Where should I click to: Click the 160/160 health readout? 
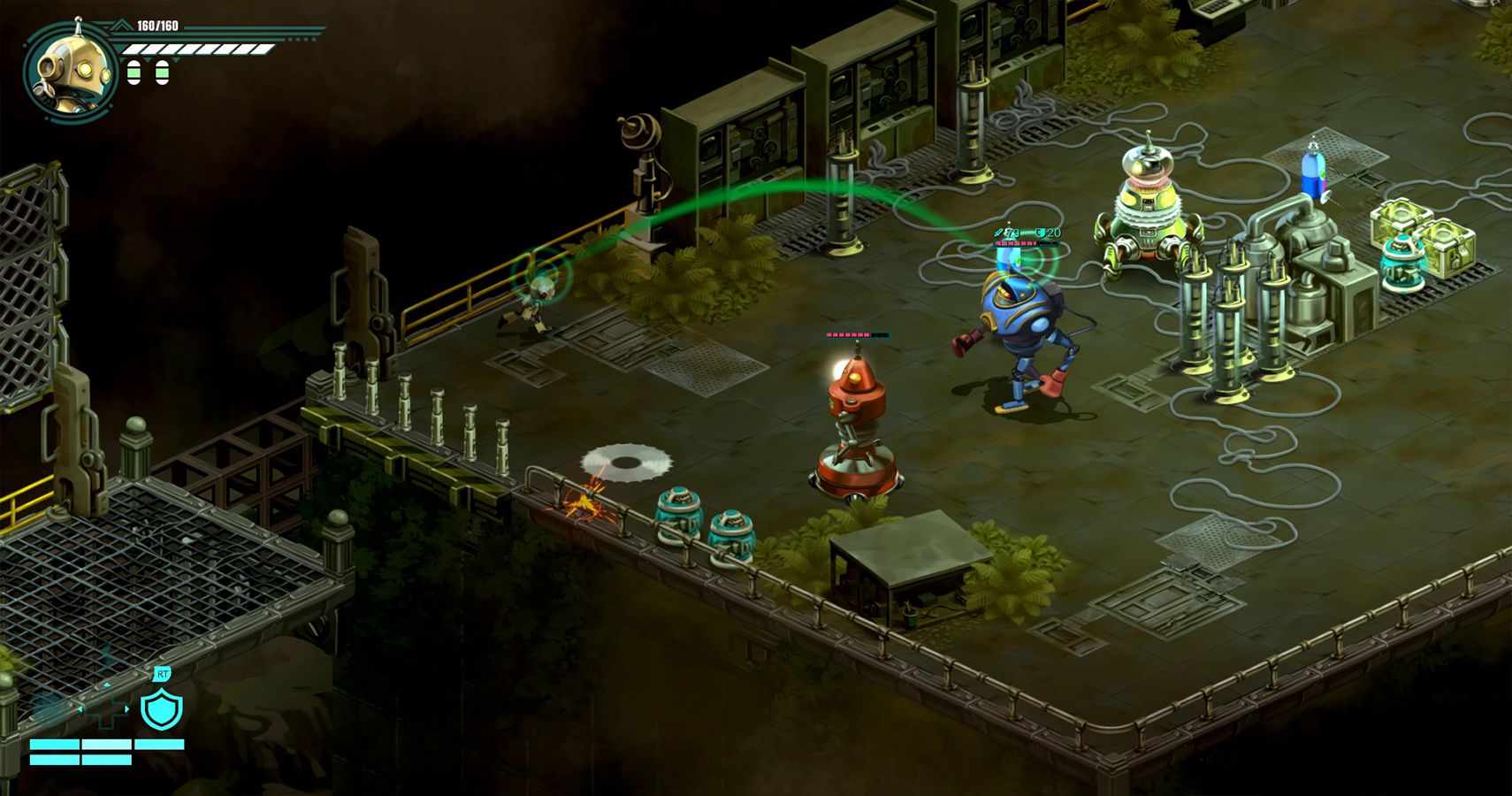click(157, 25)
